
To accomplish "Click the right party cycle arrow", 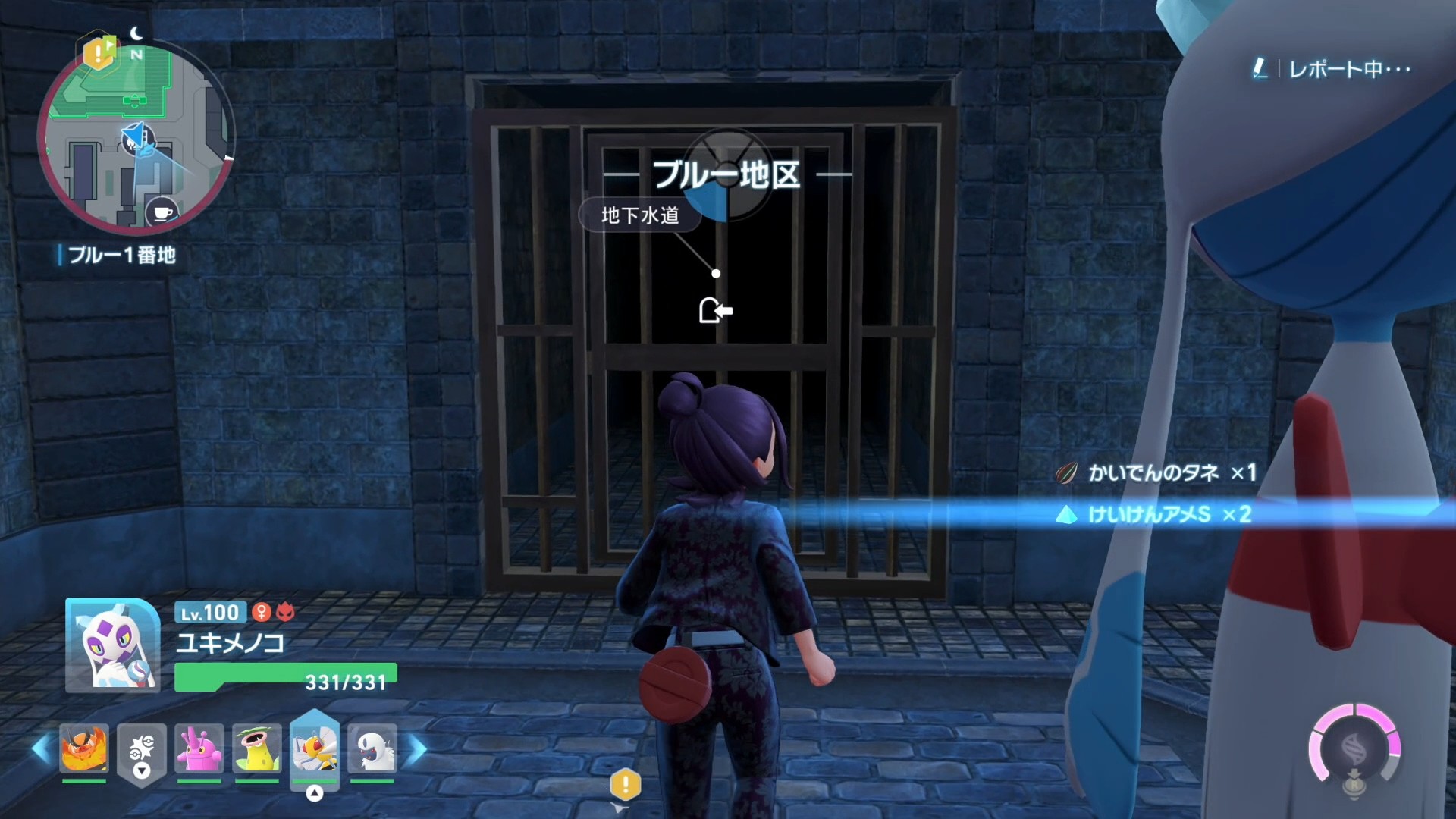I will [x=418, y=749].
